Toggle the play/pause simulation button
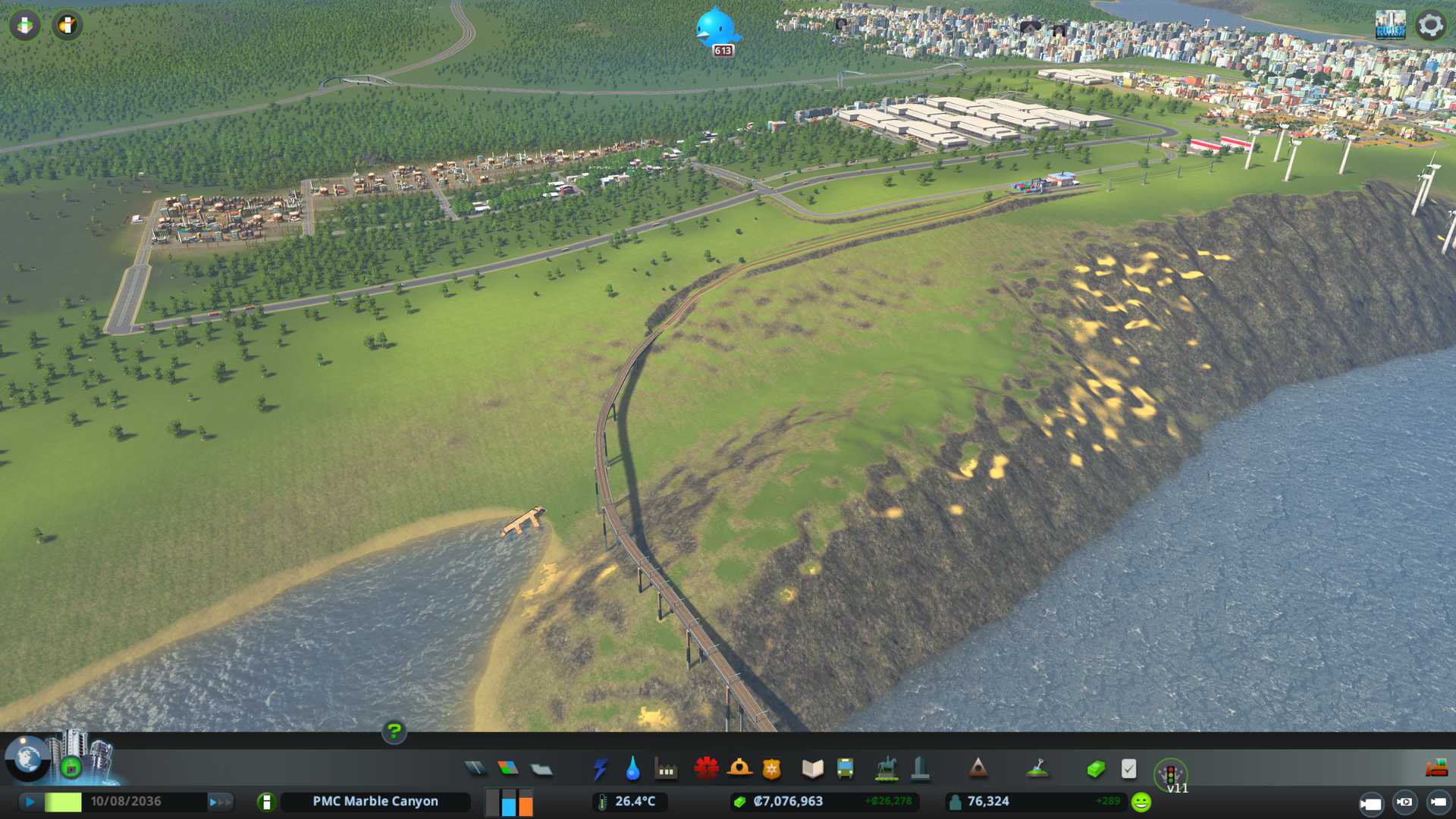Screen dimensions: 1456x819 (30, 802)
